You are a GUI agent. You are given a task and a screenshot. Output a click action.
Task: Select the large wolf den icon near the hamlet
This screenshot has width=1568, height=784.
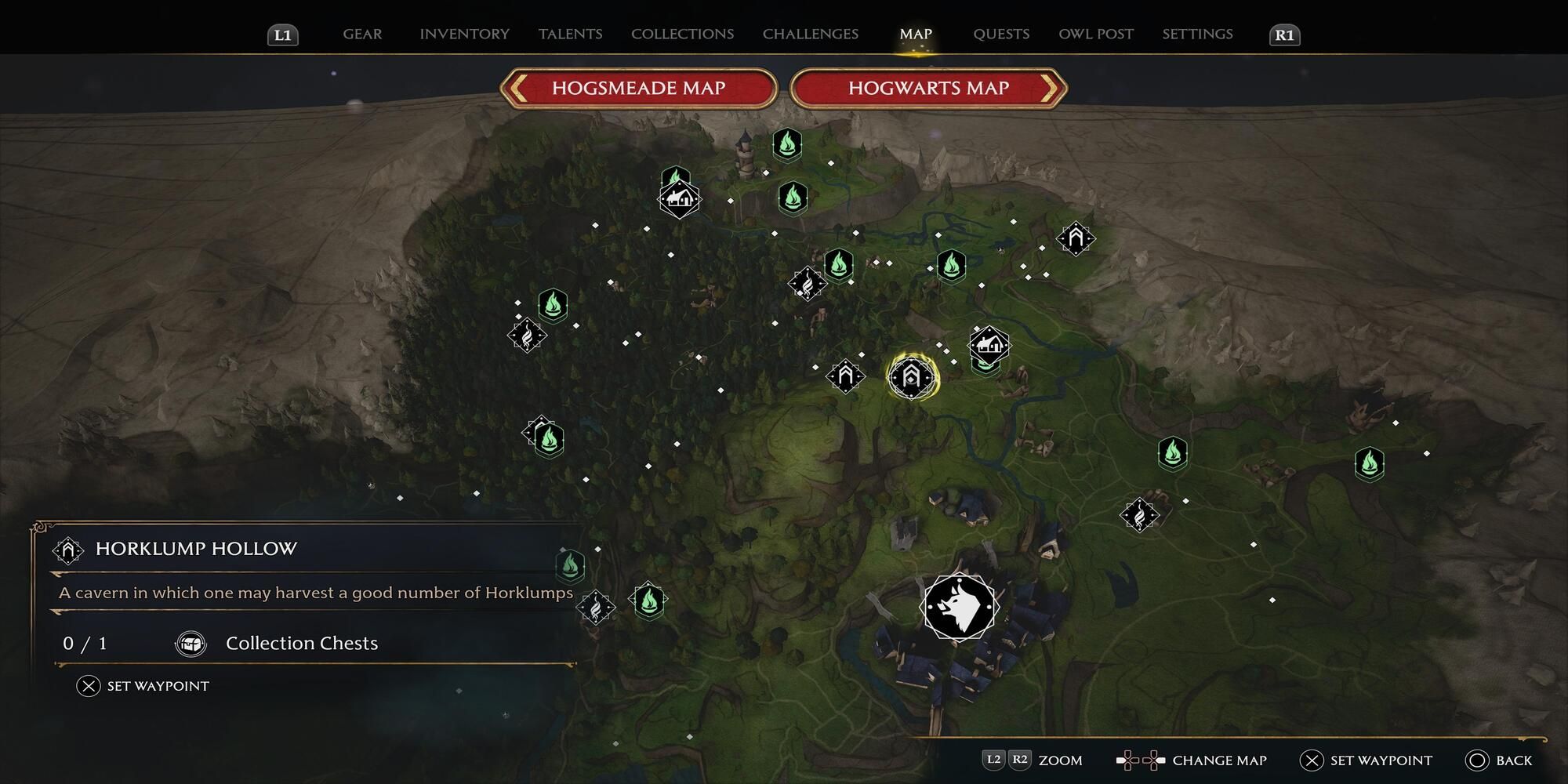[958, 608]
